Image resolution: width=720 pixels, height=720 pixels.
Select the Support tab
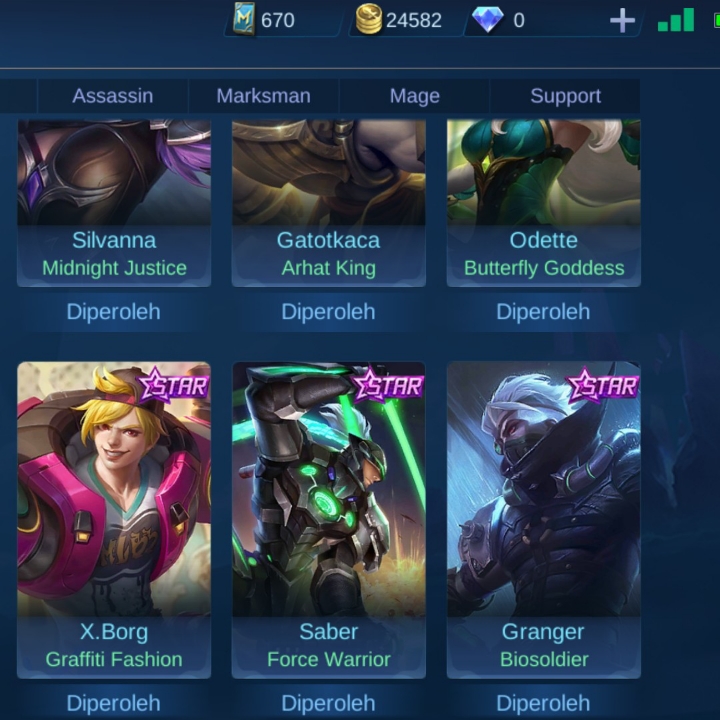point(565,96)
